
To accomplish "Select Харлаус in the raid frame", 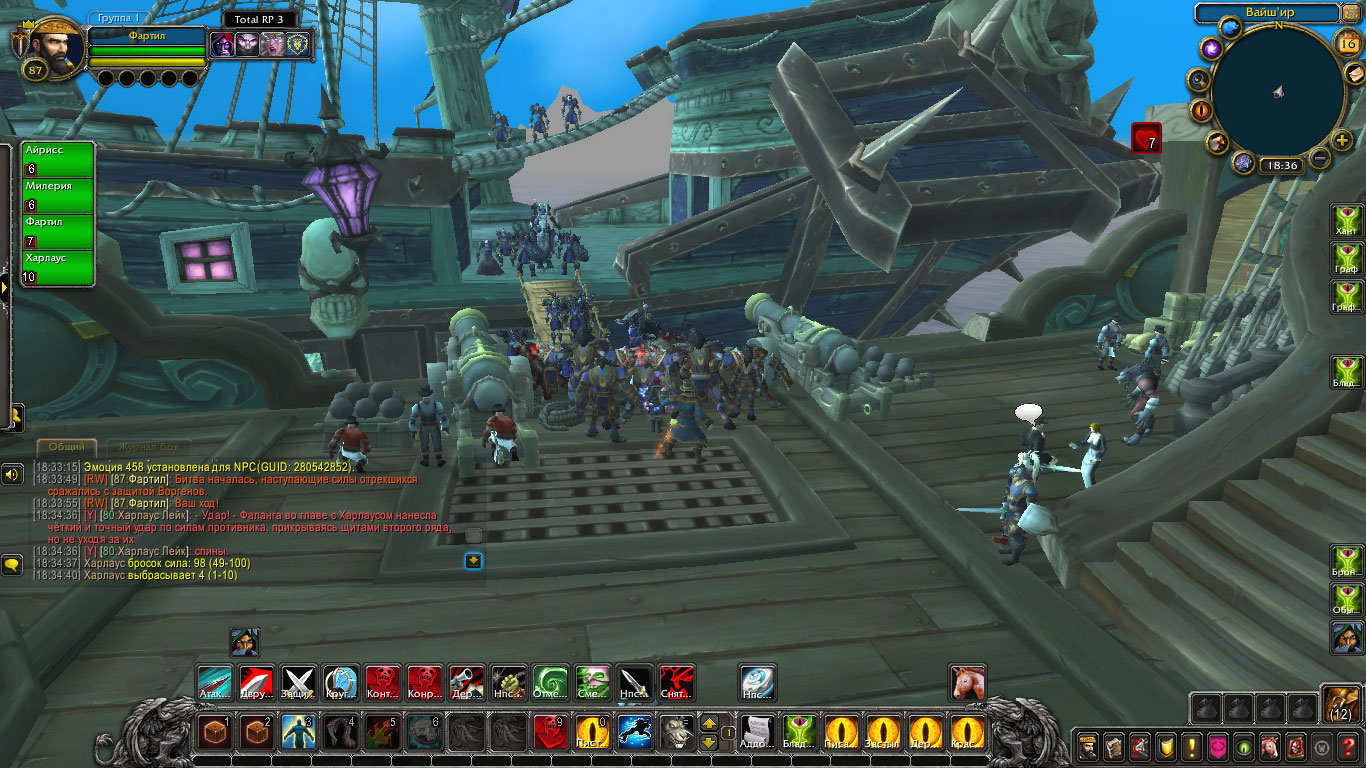I will tap(58, 267).
